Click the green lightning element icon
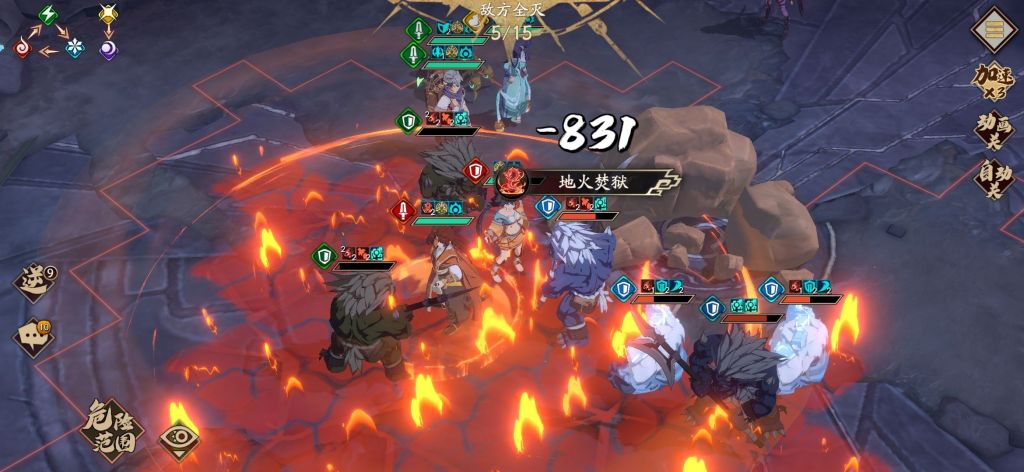 [x=48, y=15]
